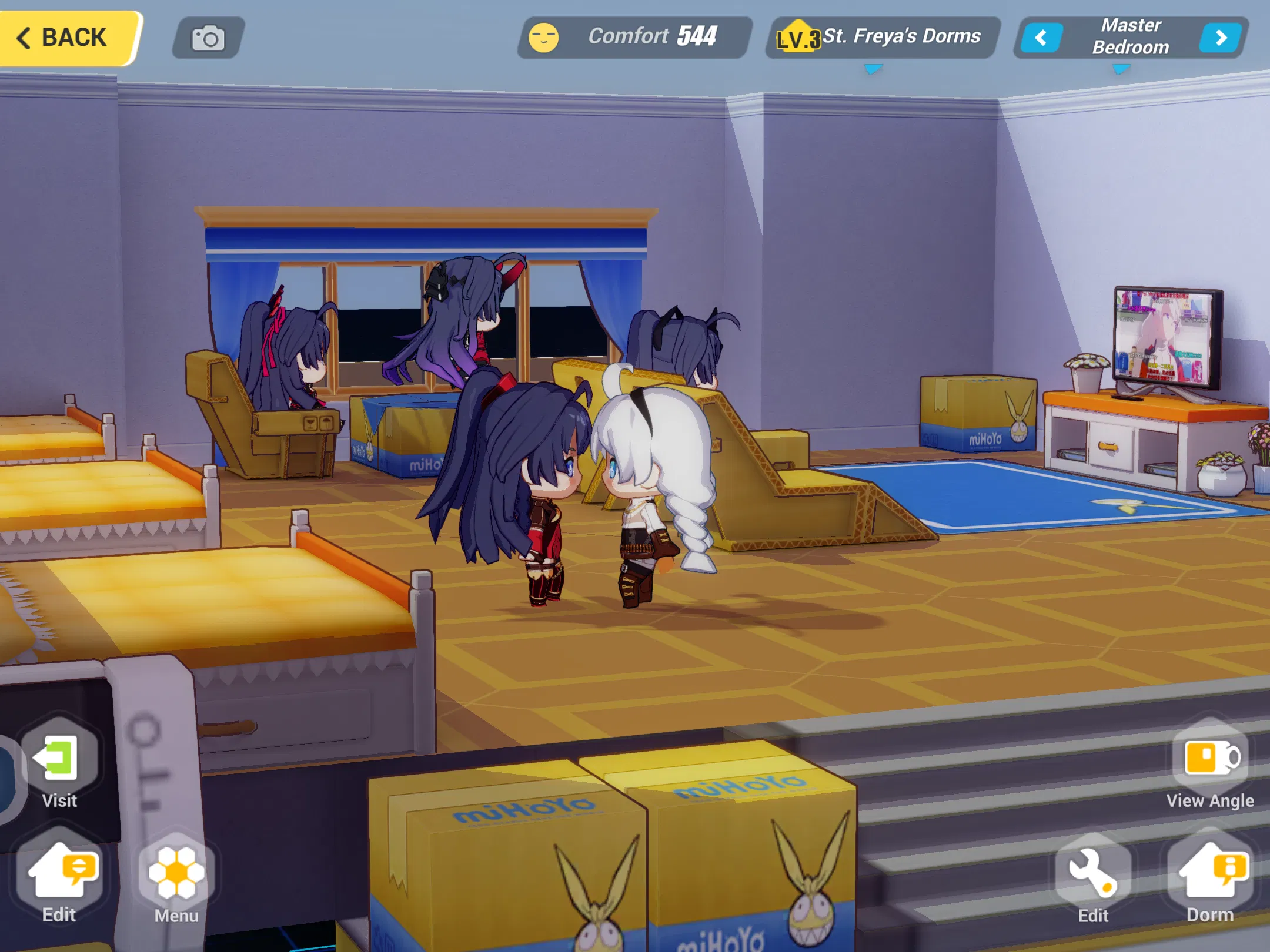Switch to the next room with right arrow
Image resolution: width=1270 pixels, height=952 pixels.
[1221, 37]
